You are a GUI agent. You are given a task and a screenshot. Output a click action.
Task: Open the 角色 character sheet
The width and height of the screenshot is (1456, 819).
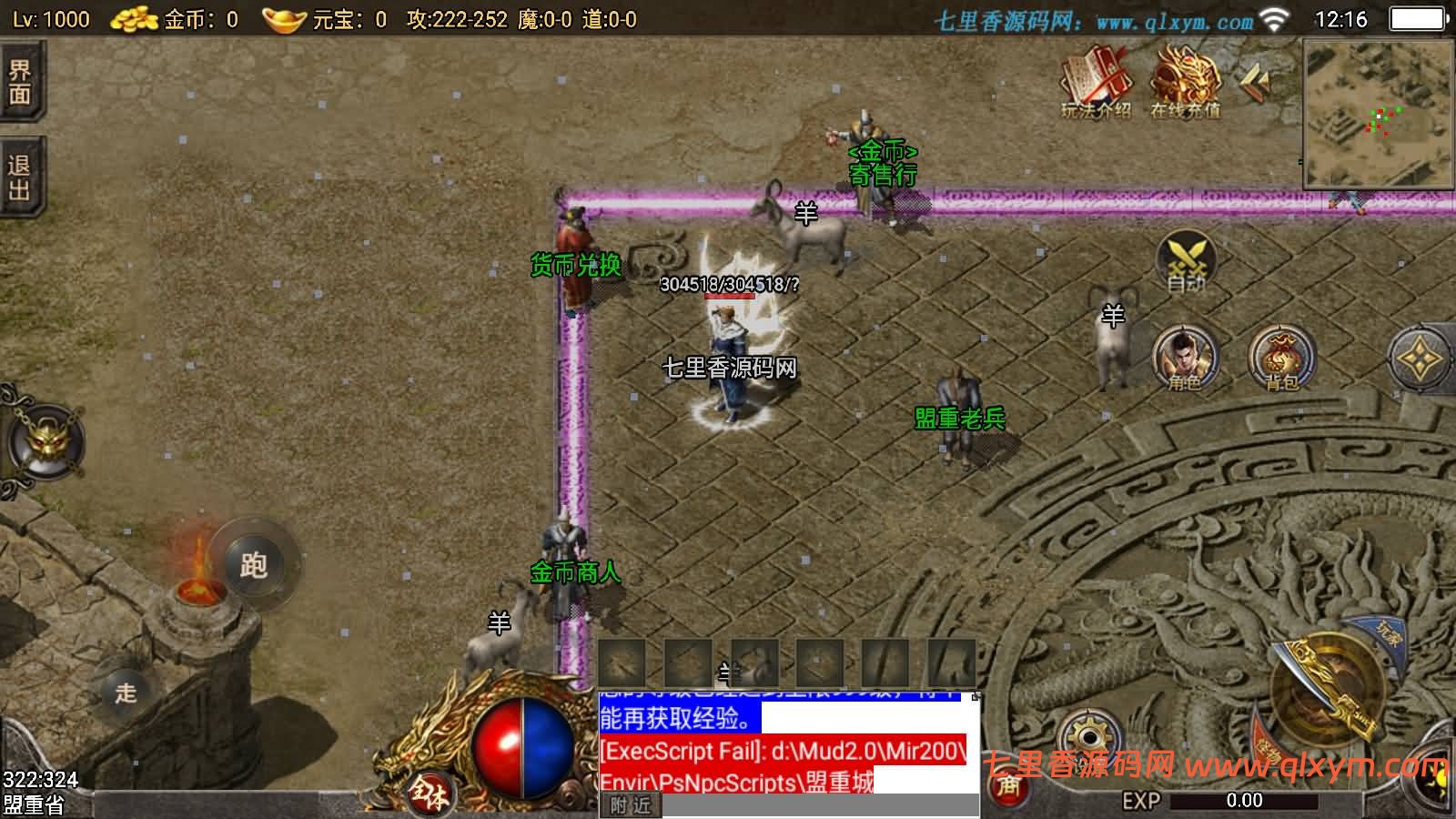point(1185,358)
